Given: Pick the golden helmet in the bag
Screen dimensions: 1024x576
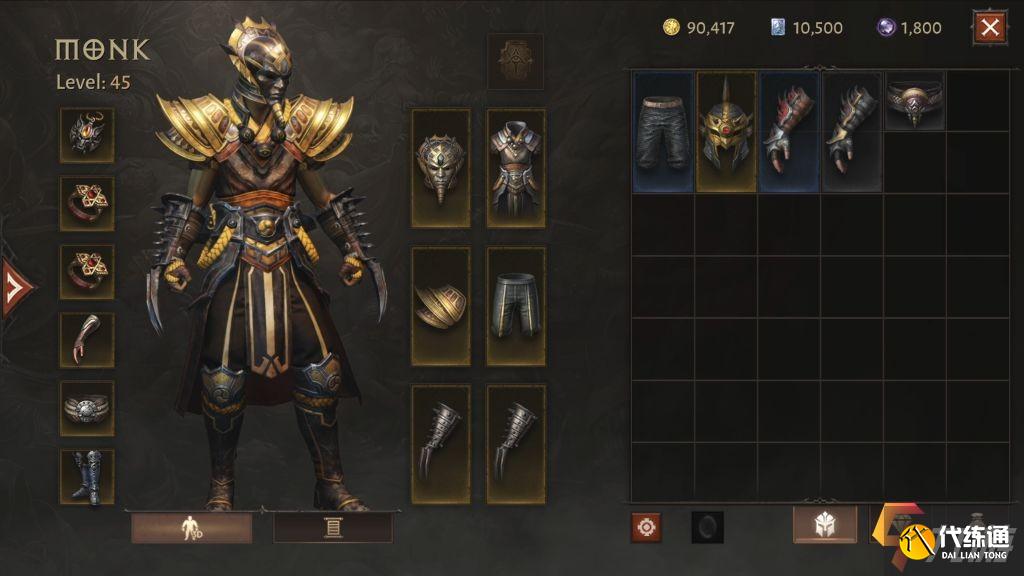Looking at the screenshot, I should pos(726,131).
